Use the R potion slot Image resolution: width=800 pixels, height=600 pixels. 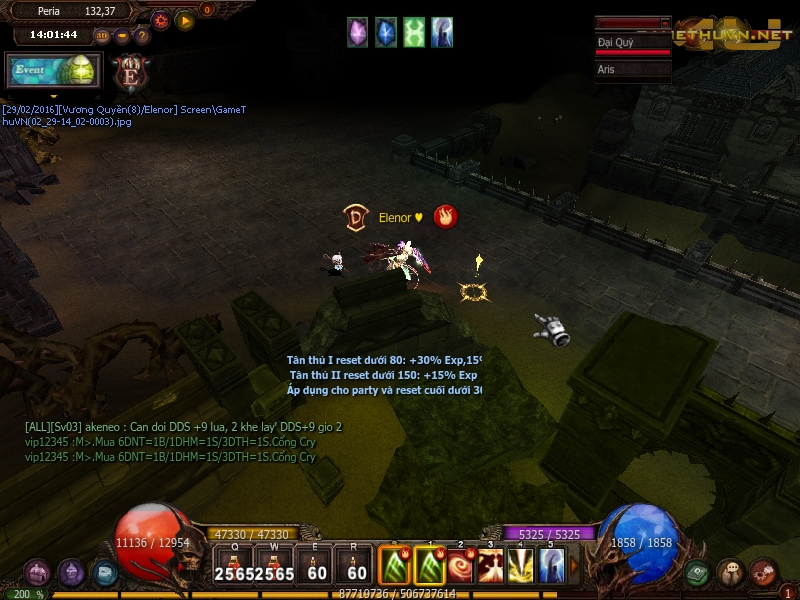pos(357,567)
